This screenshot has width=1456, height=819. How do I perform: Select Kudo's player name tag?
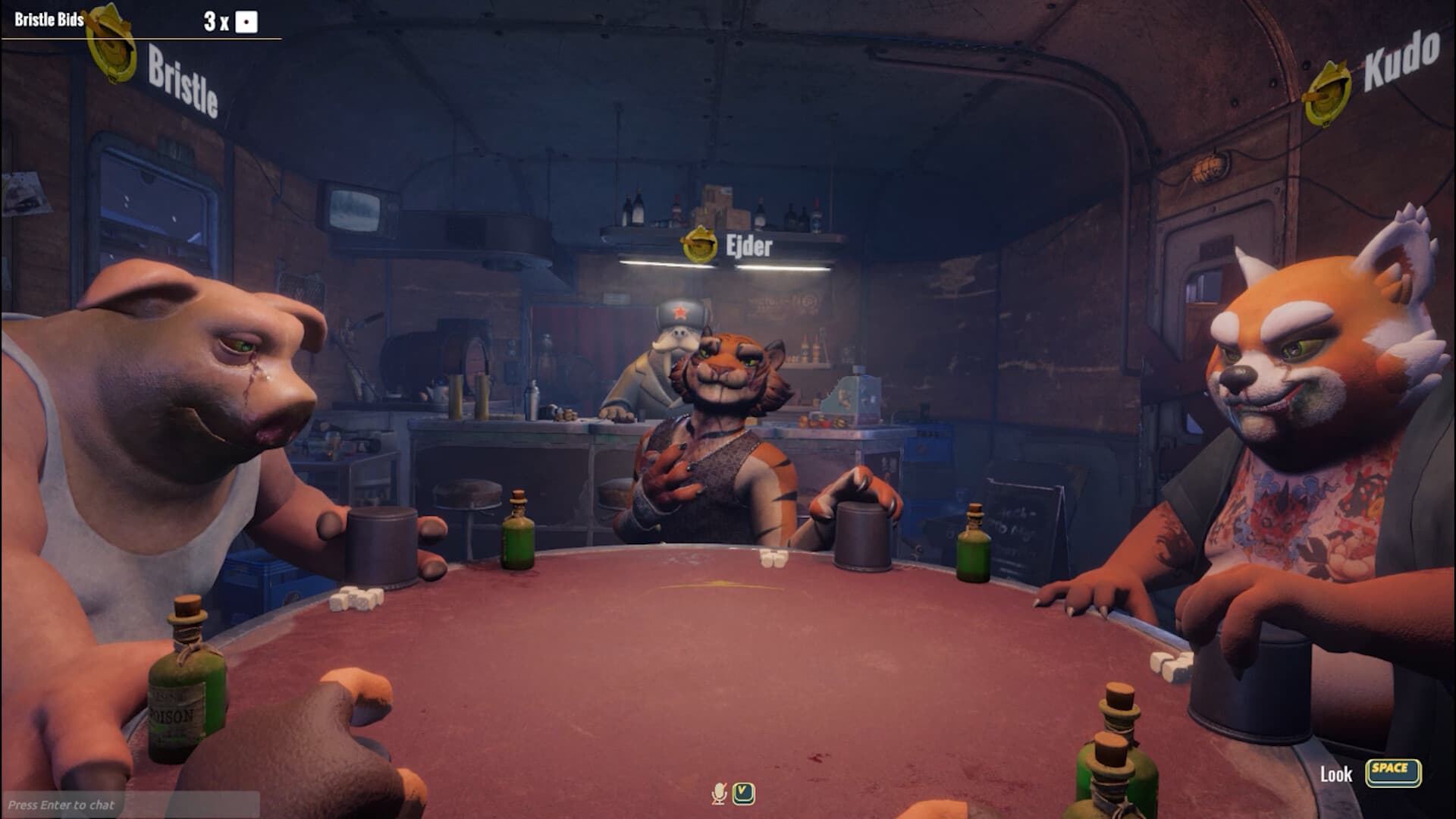pyautogui.click(x=1401, y=61)
